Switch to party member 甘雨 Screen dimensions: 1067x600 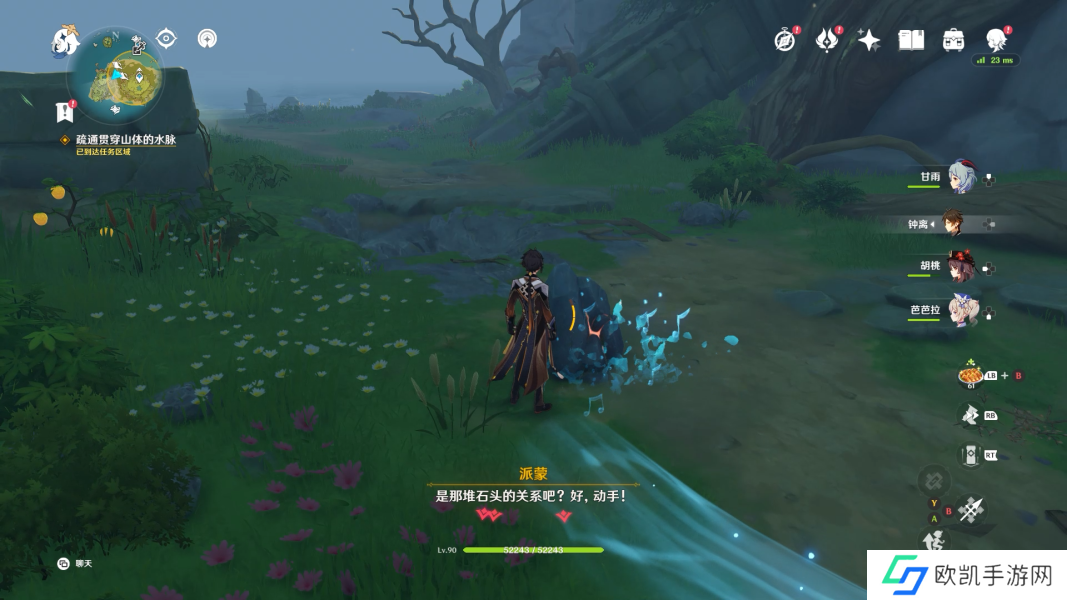click(x=960, y=178)
